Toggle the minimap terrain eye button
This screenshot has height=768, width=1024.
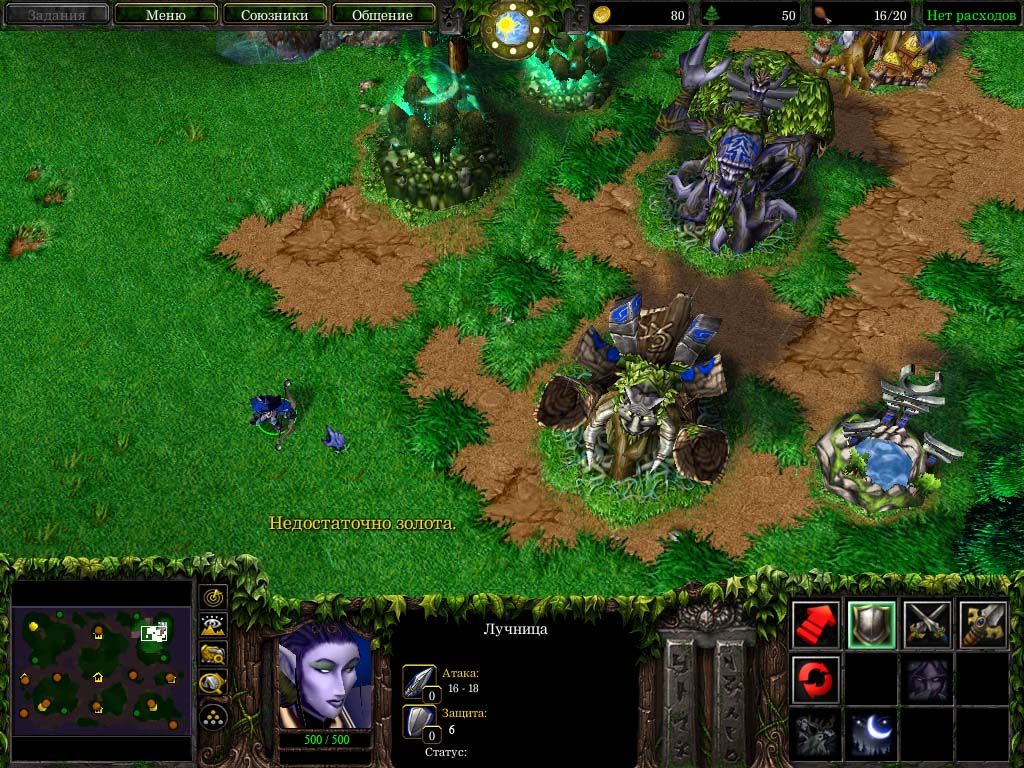pos(213,626)
